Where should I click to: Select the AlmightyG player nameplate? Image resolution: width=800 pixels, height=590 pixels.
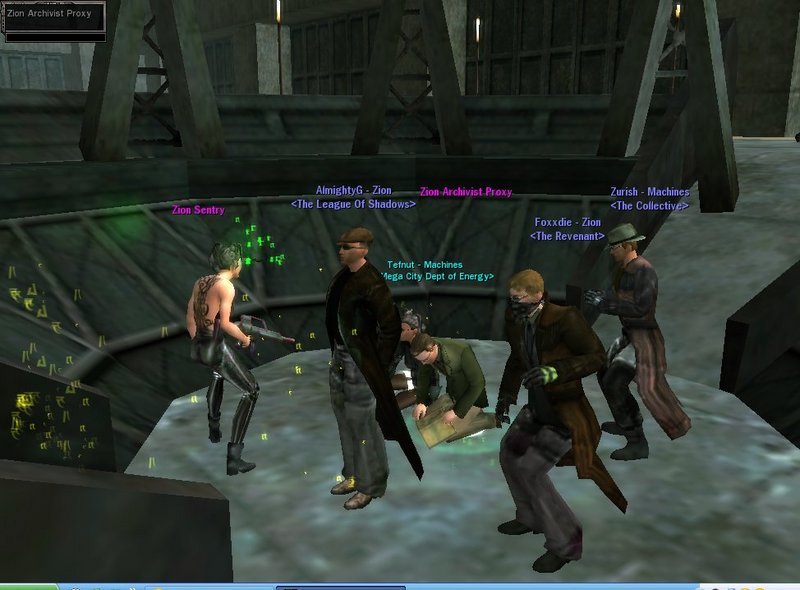[x=353, y=190]
